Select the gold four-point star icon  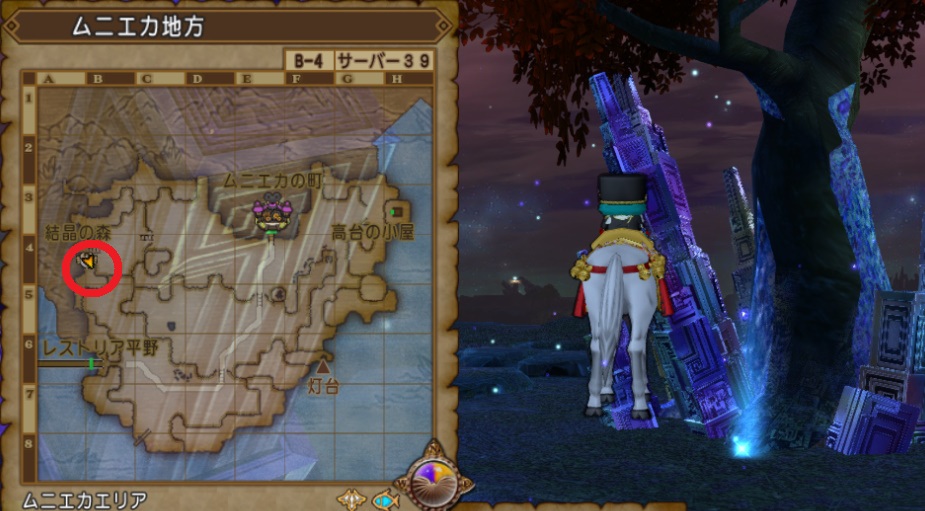[x=351, y=498]
